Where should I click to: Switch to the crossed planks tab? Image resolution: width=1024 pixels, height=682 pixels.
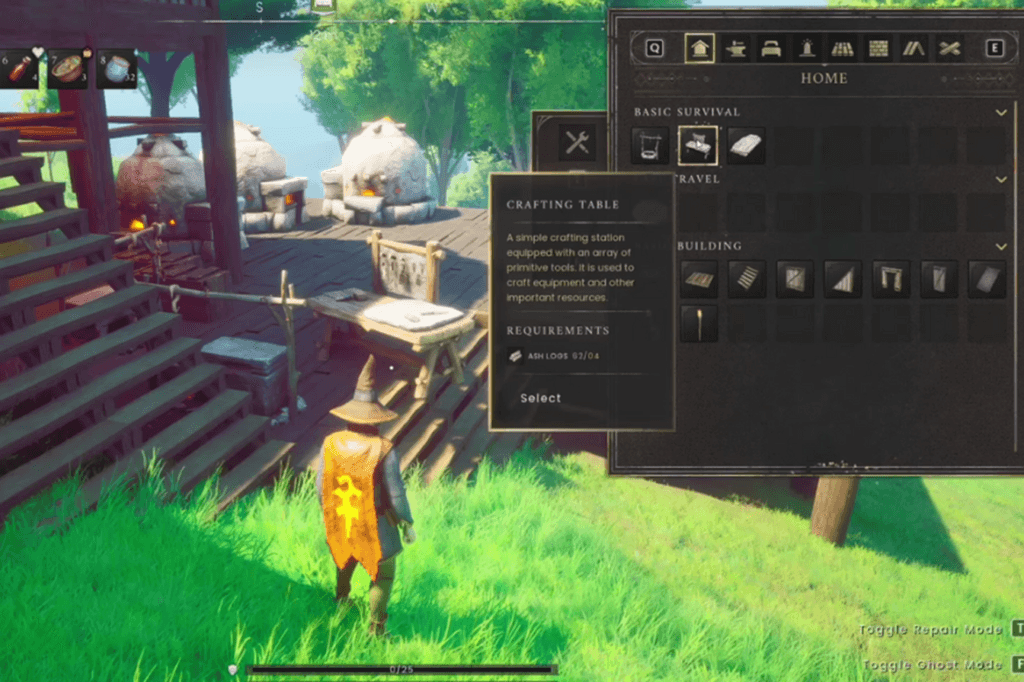tap(949, 48)
